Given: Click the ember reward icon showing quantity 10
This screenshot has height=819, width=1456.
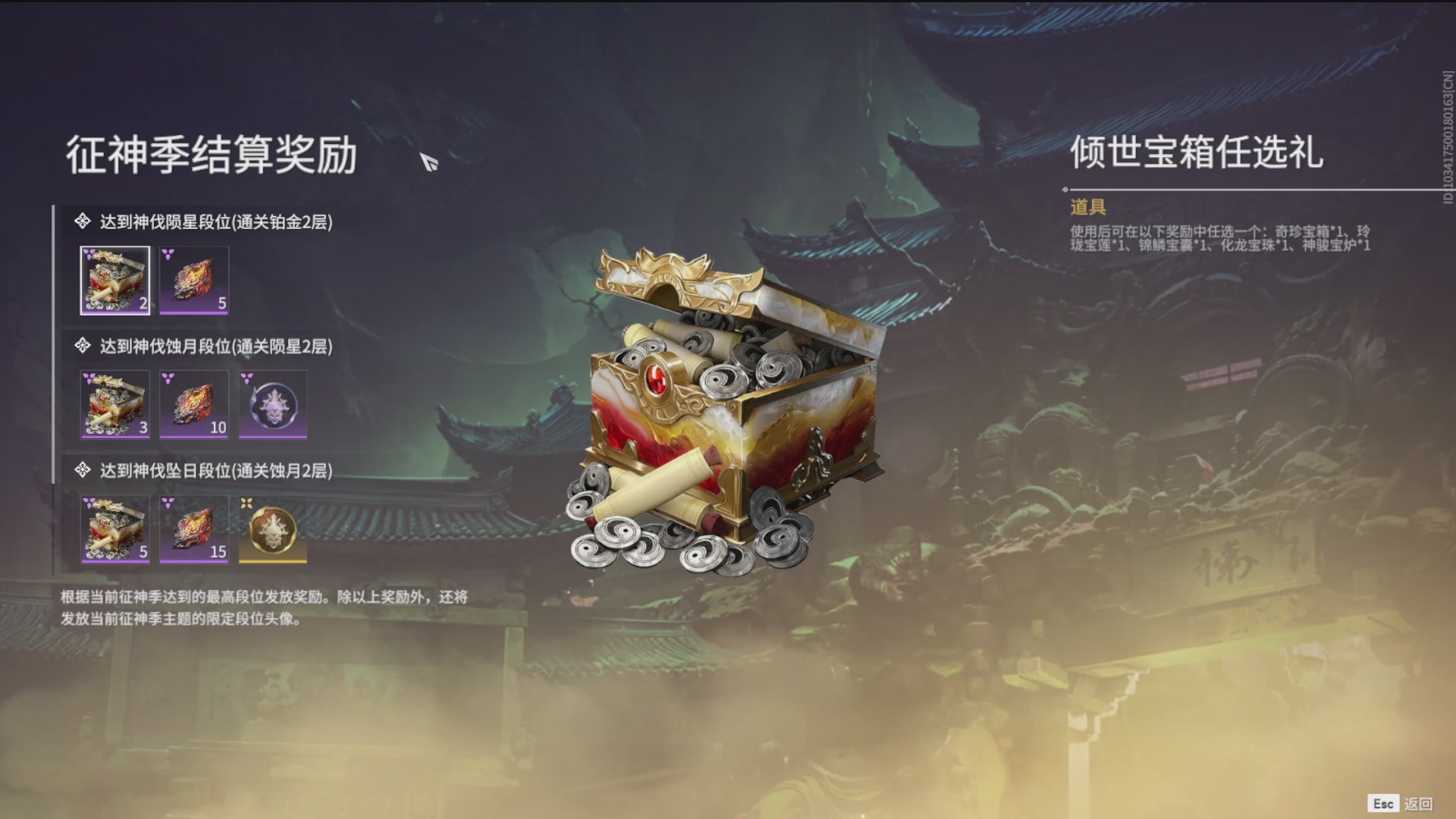Looking at the screenshot, I should [194, 406].
